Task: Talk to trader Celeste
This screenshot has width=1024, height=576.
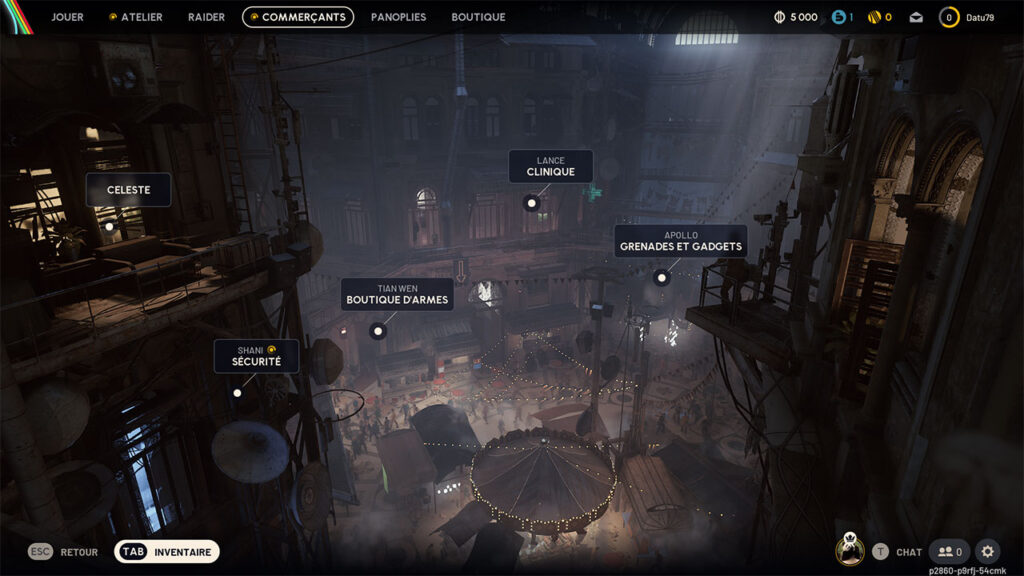Action: click(128, 190)
